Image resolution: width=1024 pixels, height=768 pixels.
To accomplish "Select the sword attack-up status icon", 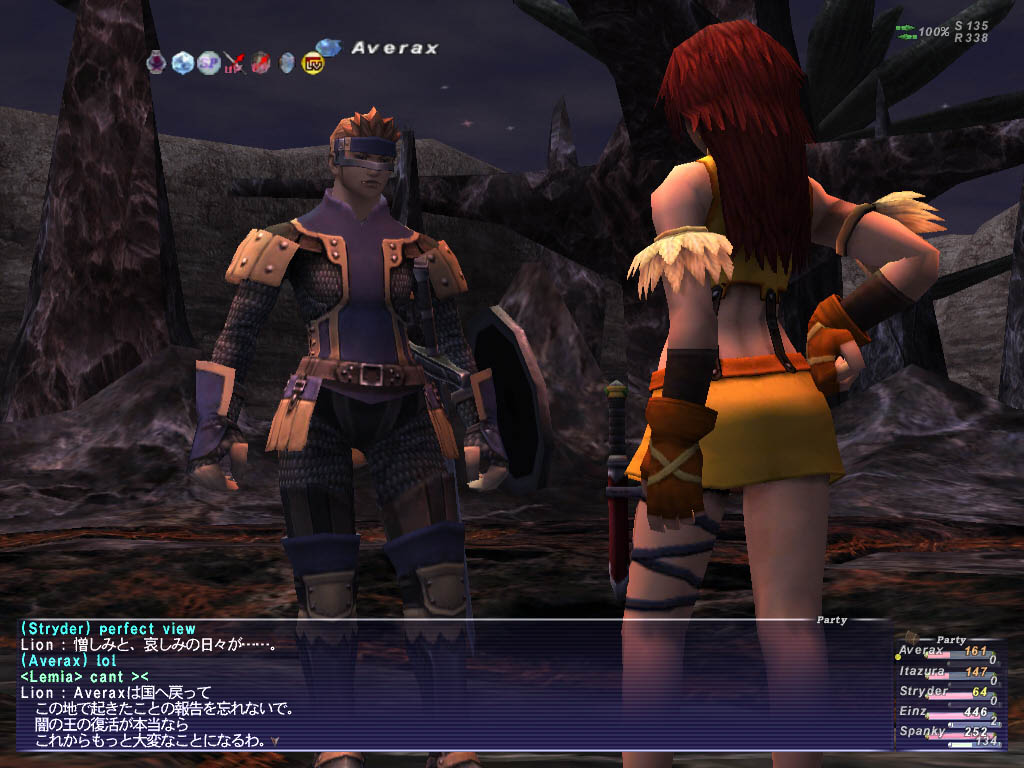I will click(x=234, y=63).
